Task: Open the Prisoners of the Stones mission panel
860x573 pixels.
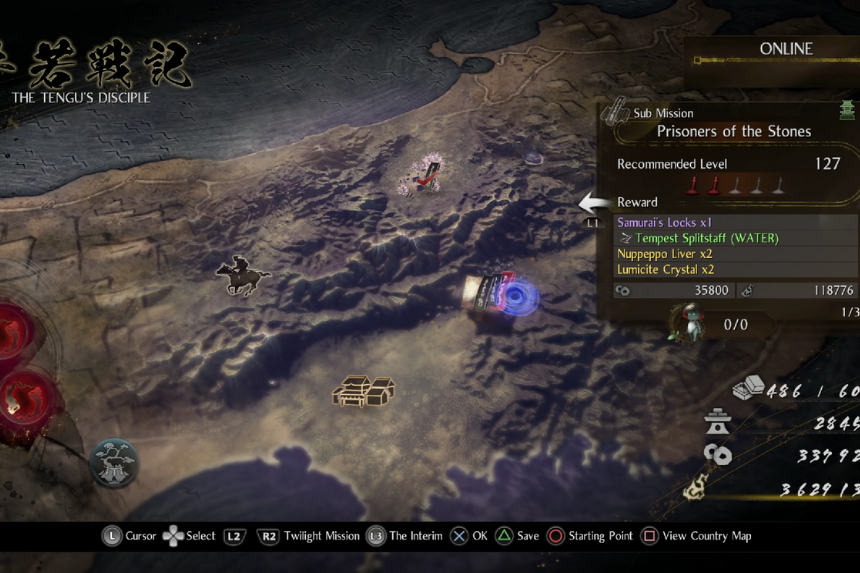Action: click(733, 131)
